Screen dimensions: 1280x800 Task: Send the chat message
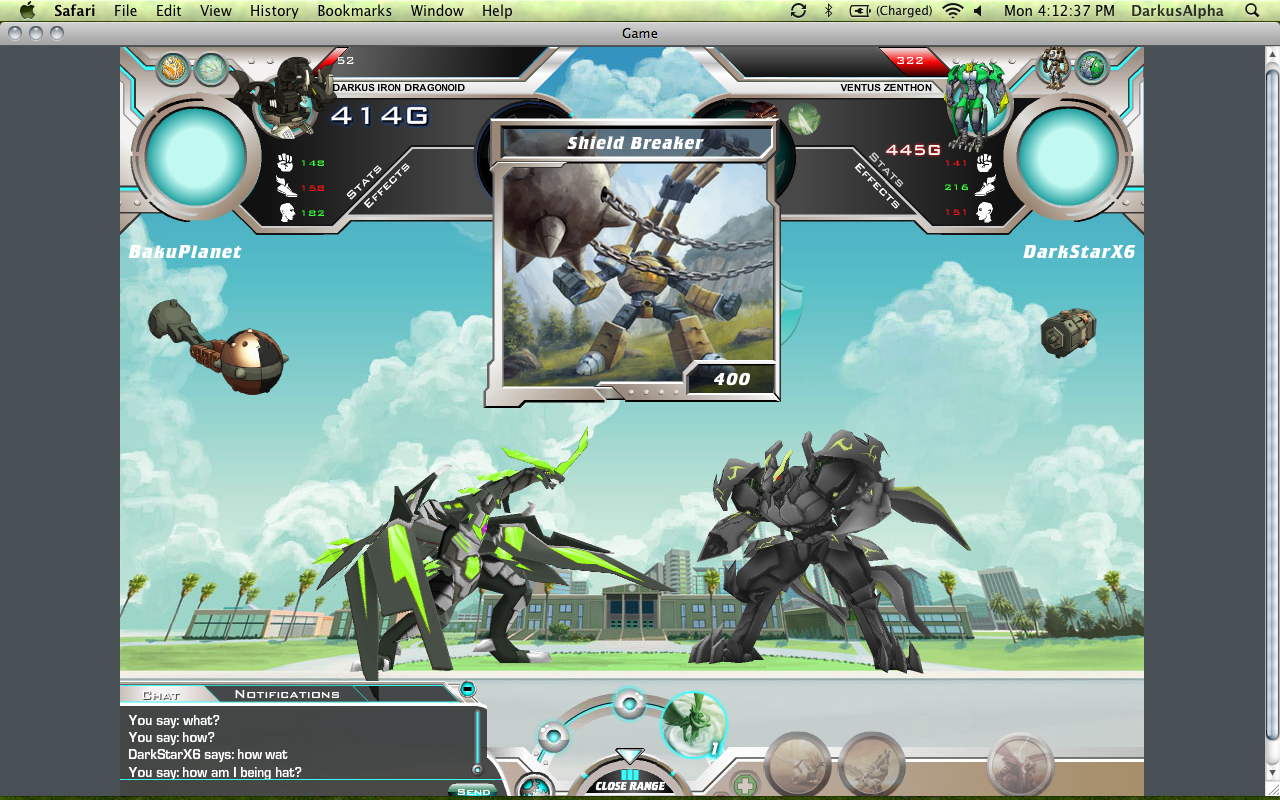473,791
